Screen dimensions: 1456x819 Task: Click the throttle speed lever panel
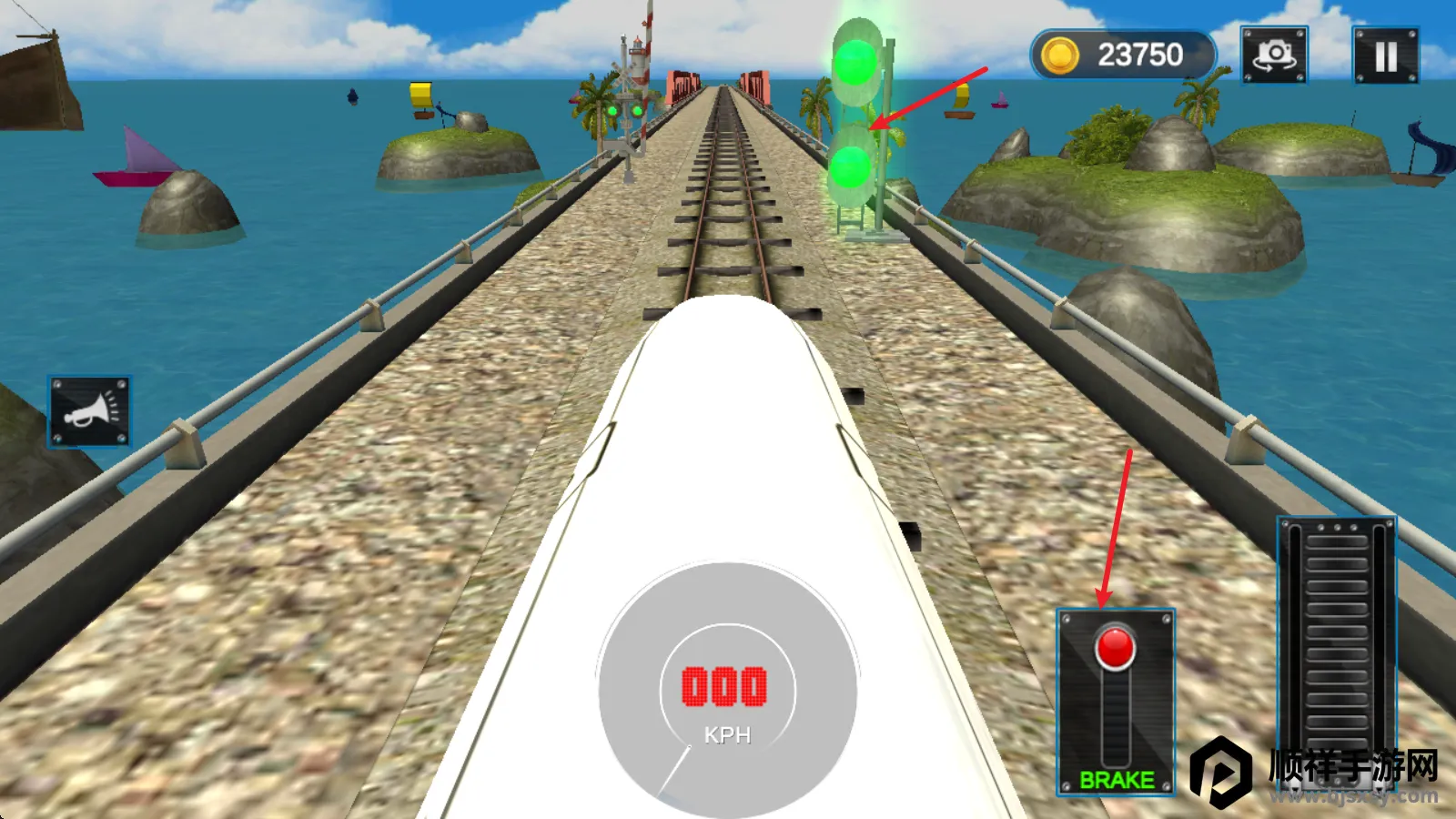[1336, 637]
